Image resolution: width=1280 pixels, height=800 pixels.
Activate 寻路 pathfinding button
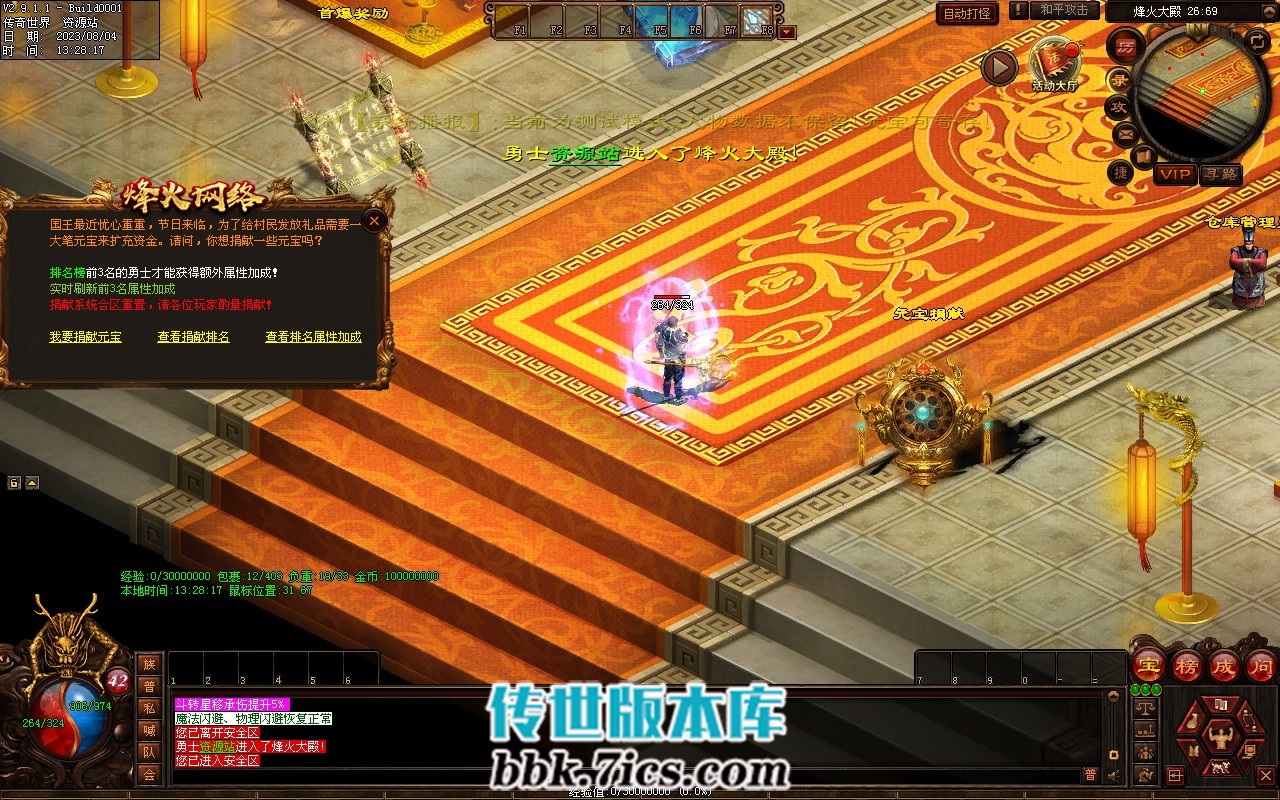(x=1220, y=175)
